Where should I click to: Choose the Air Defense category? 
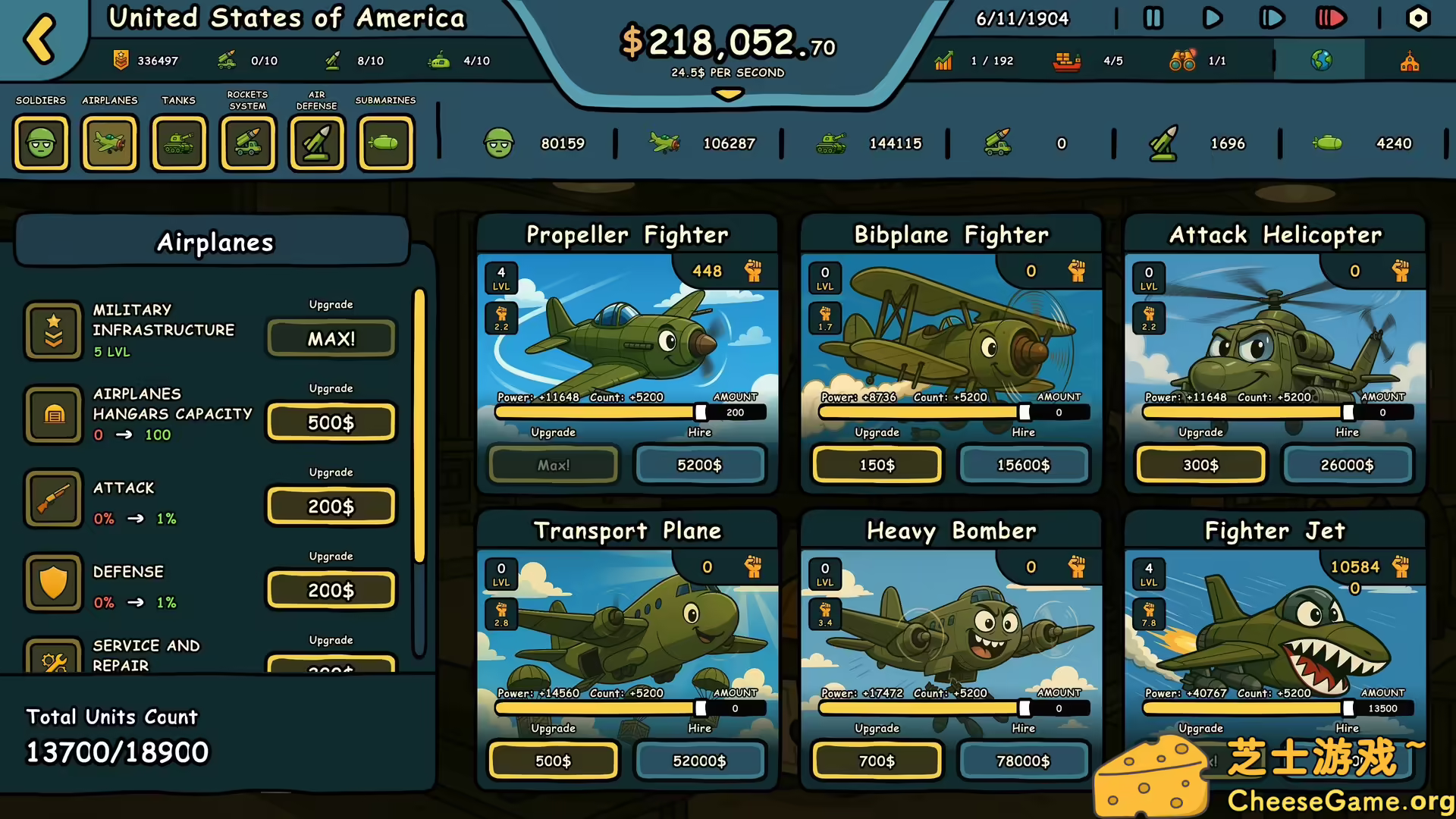(317, 143)
